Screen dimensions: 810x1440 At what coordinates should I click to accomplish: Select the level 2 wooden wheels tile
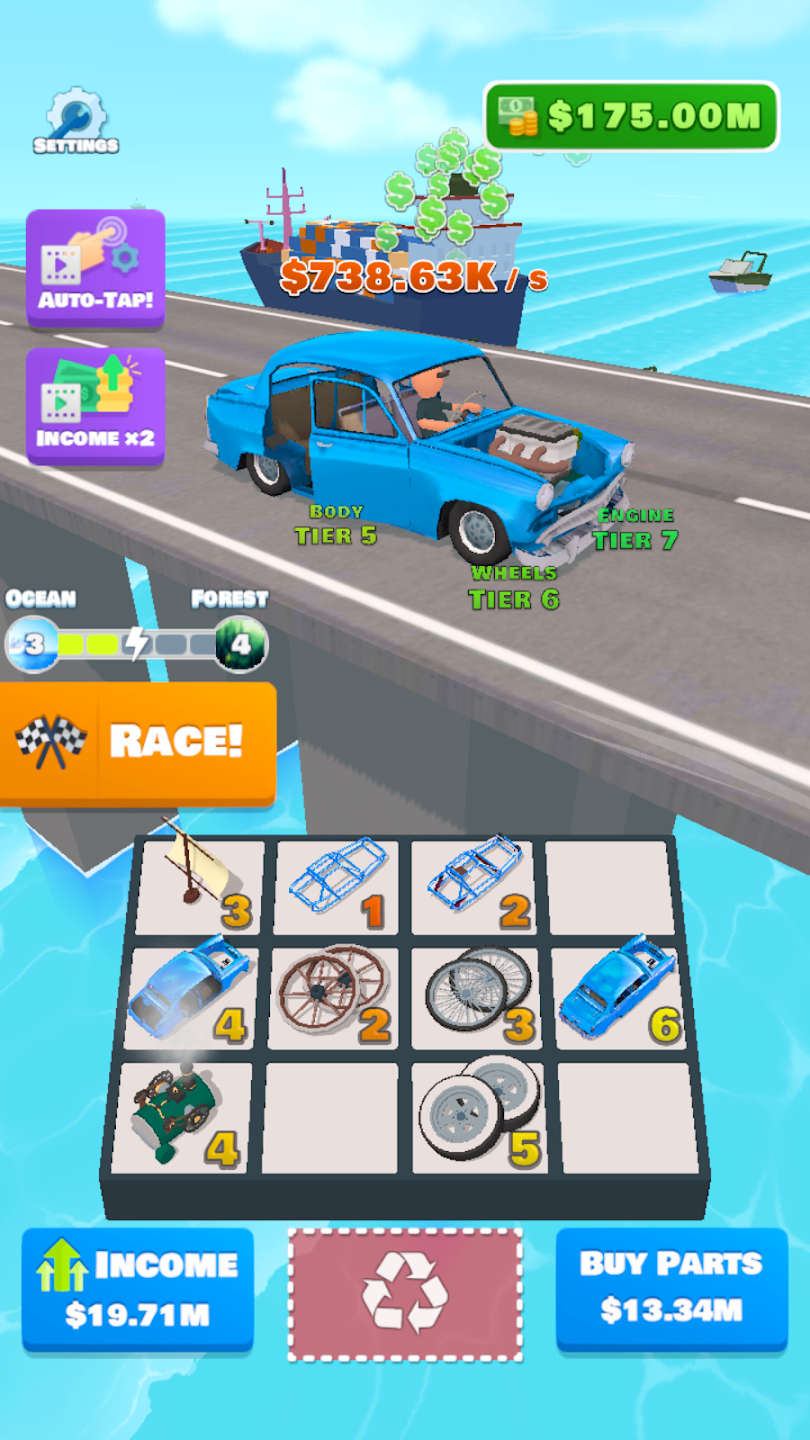pyautogui.click(x=333, y=996)
